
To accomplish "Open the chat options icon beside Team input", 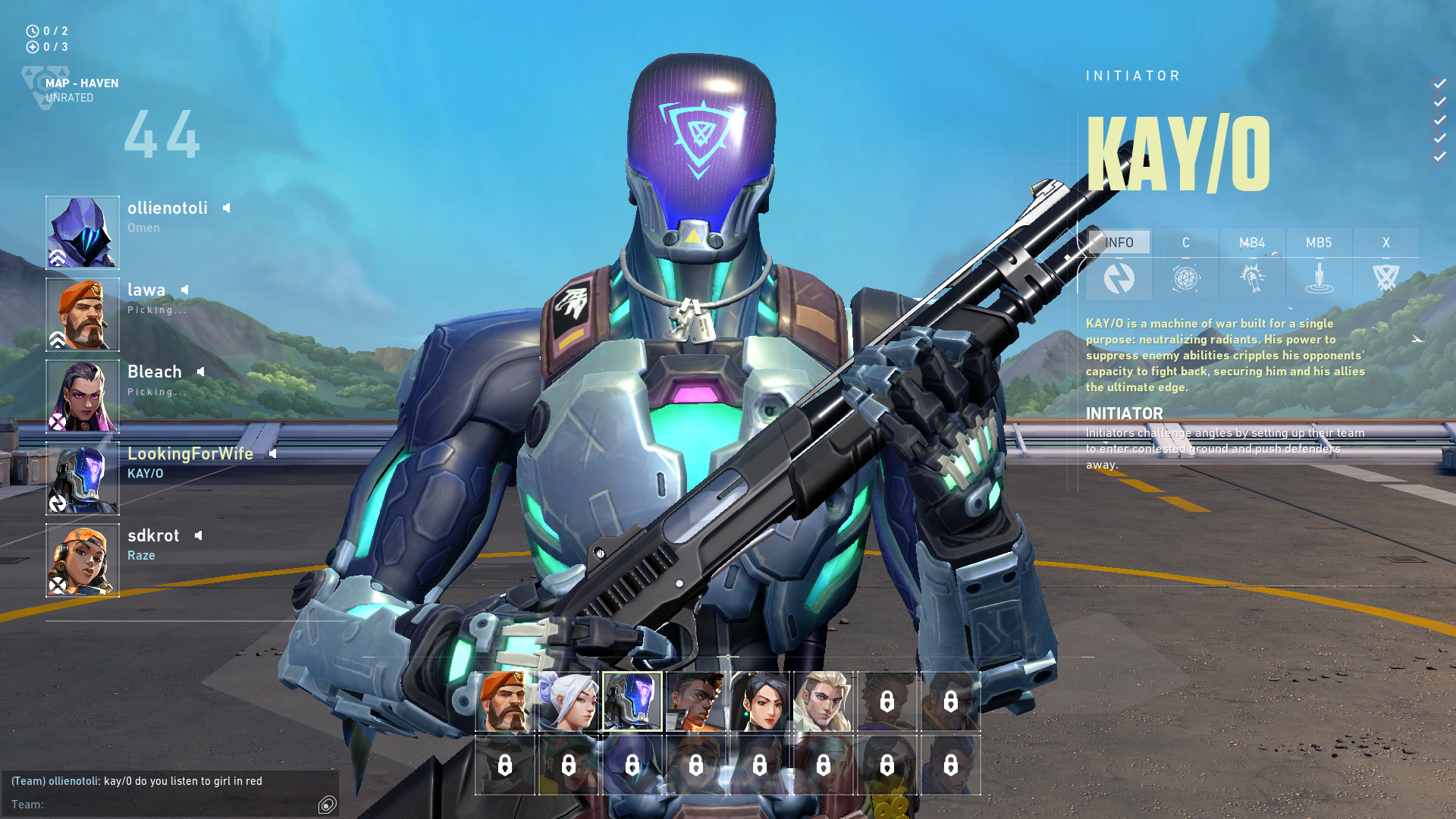I will coord(327,805).
